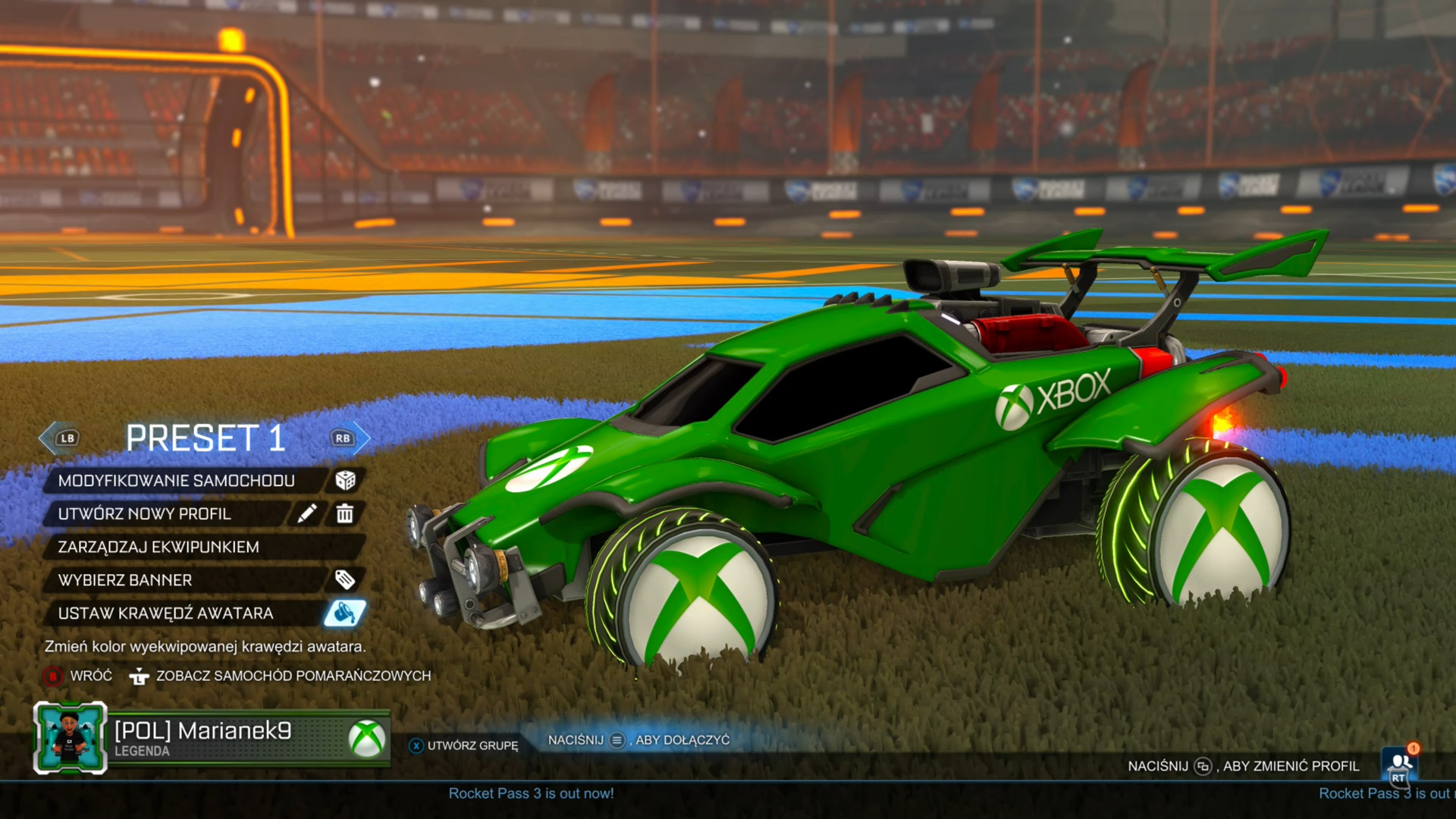
Task: Select the pencil icon beside Utwórz nowy profil
Action: 308,513
